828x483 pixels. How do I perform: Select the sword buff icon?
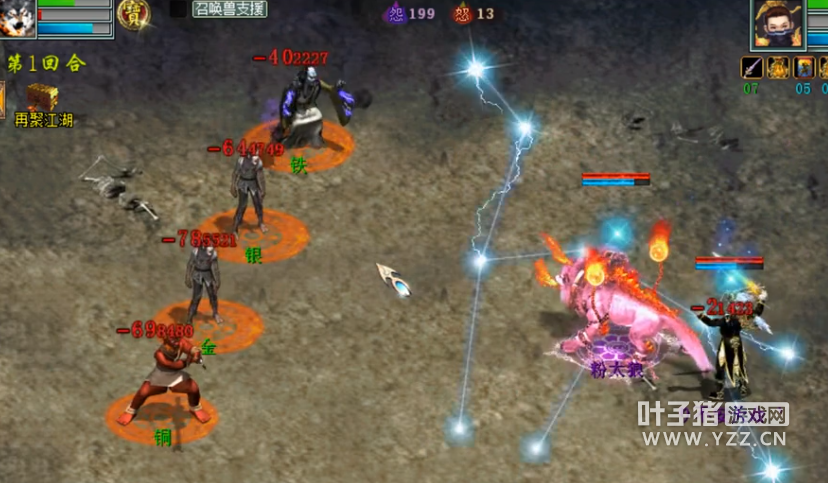[x=751, y=68]
